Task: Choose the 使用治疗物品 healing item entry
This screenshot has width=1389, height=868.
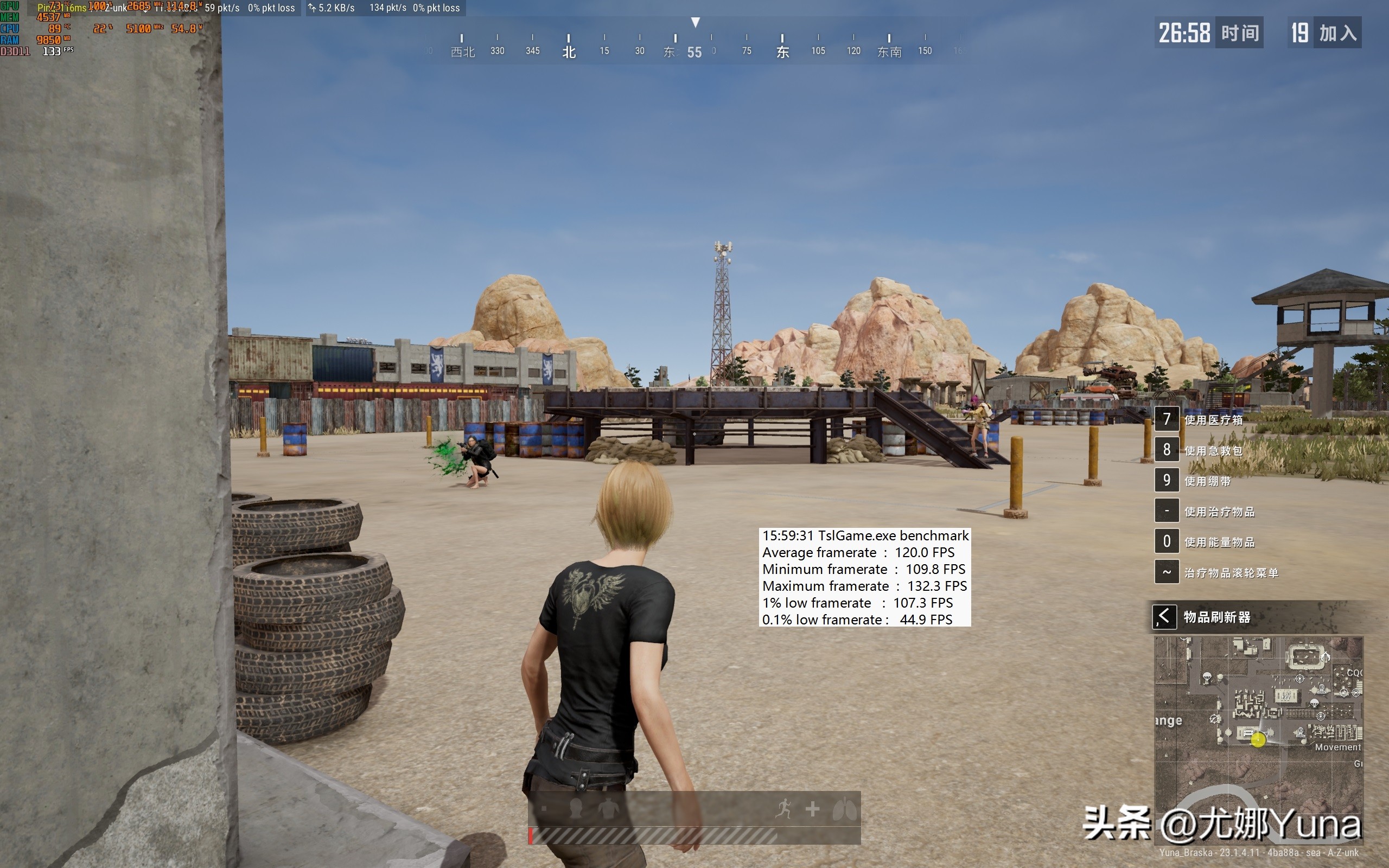Action: tap(1219, 512)
